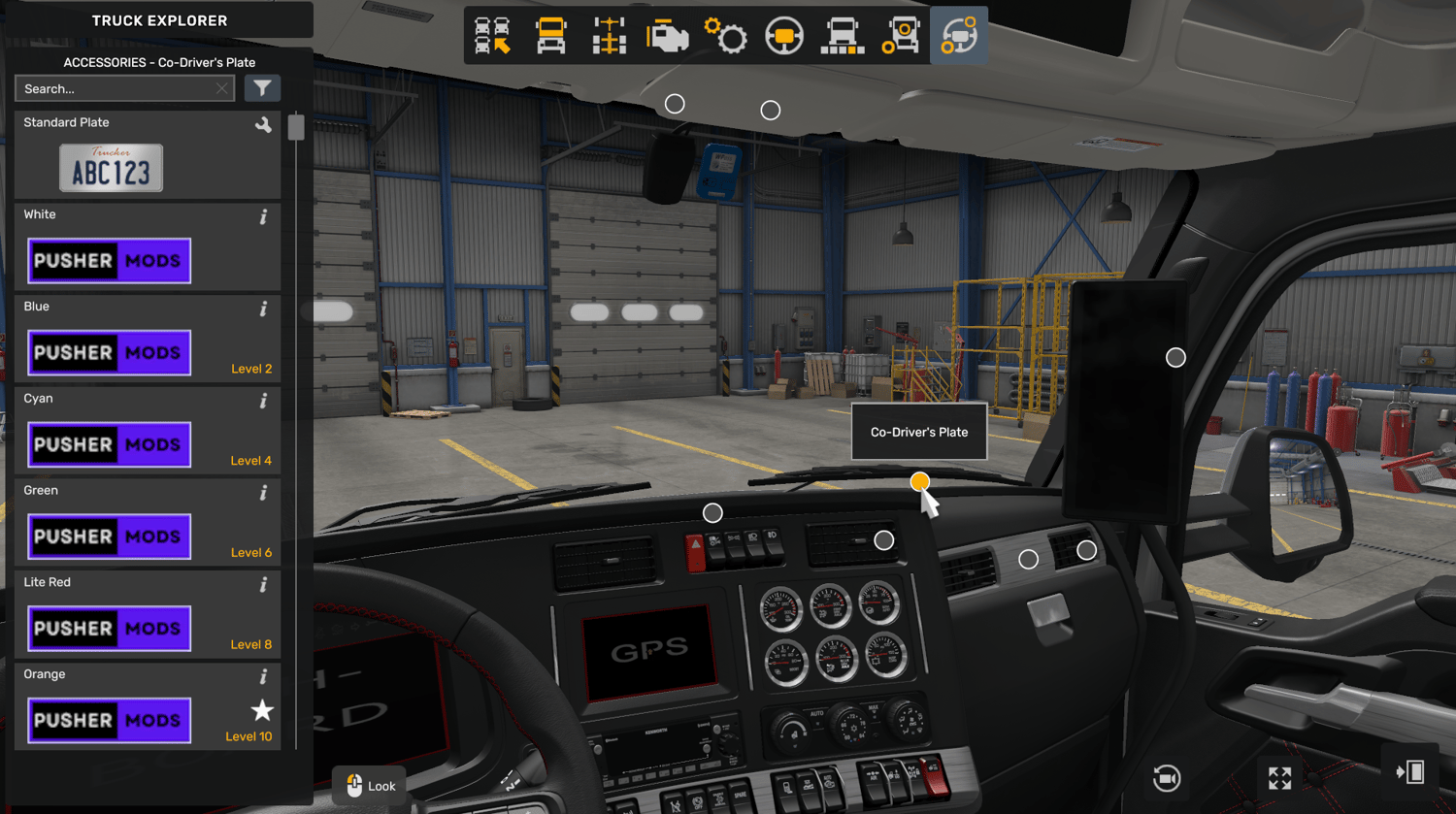The width and height of the screenshot is (1456, 814).
Task: Open the steering wheel interior category
Action: tap(784, 36)
